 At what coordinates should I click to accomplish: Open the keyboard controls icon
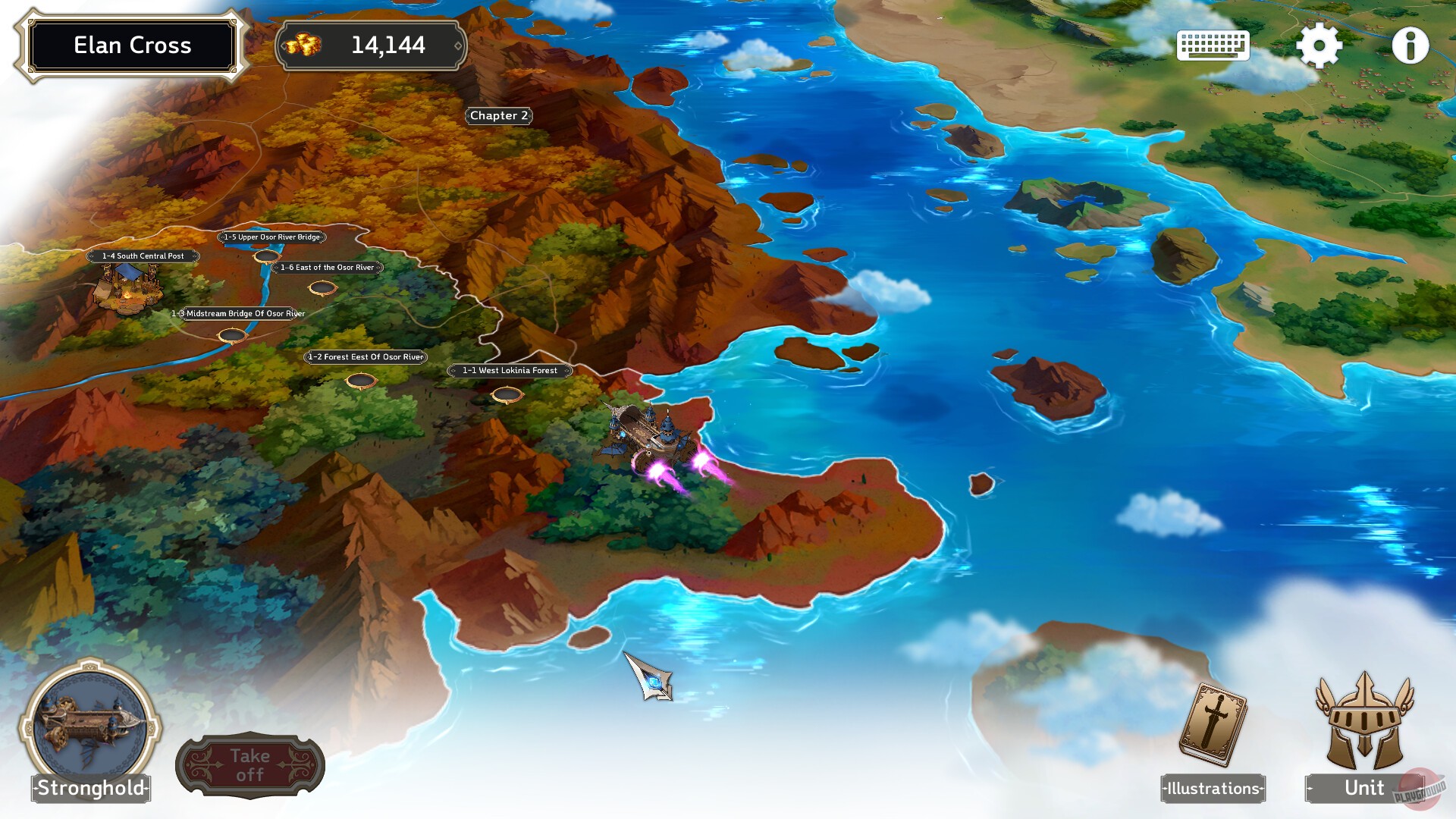coord(1213,45)
